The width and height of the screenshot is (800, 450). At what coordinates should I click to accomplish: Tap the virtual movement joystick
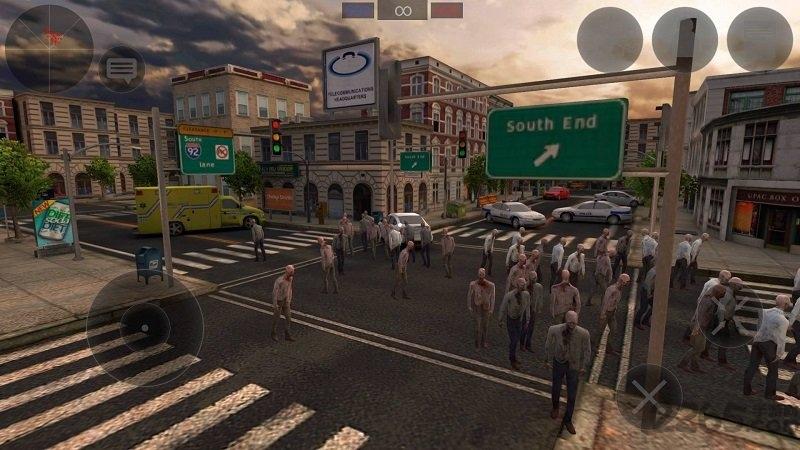point(145,328)
